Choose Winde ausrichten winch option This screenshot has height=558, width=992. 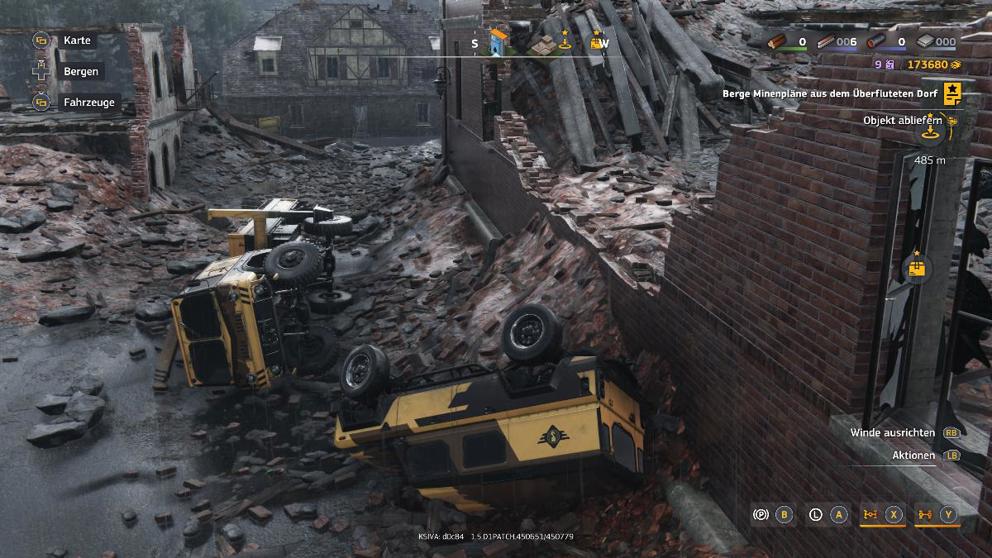pos(893,433)
